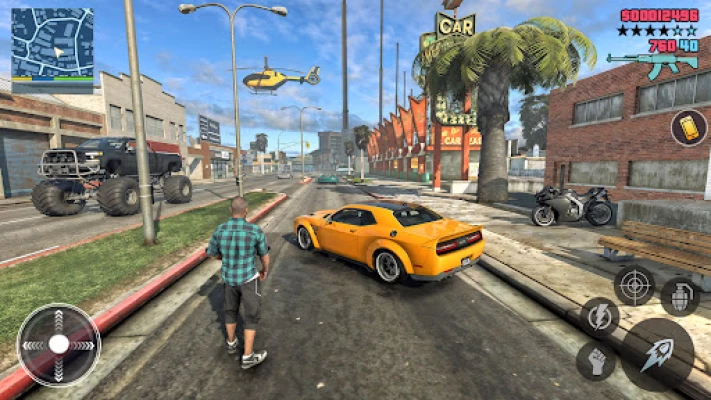
Task: Activate the crosshair aim button
Action: point(634,285)
